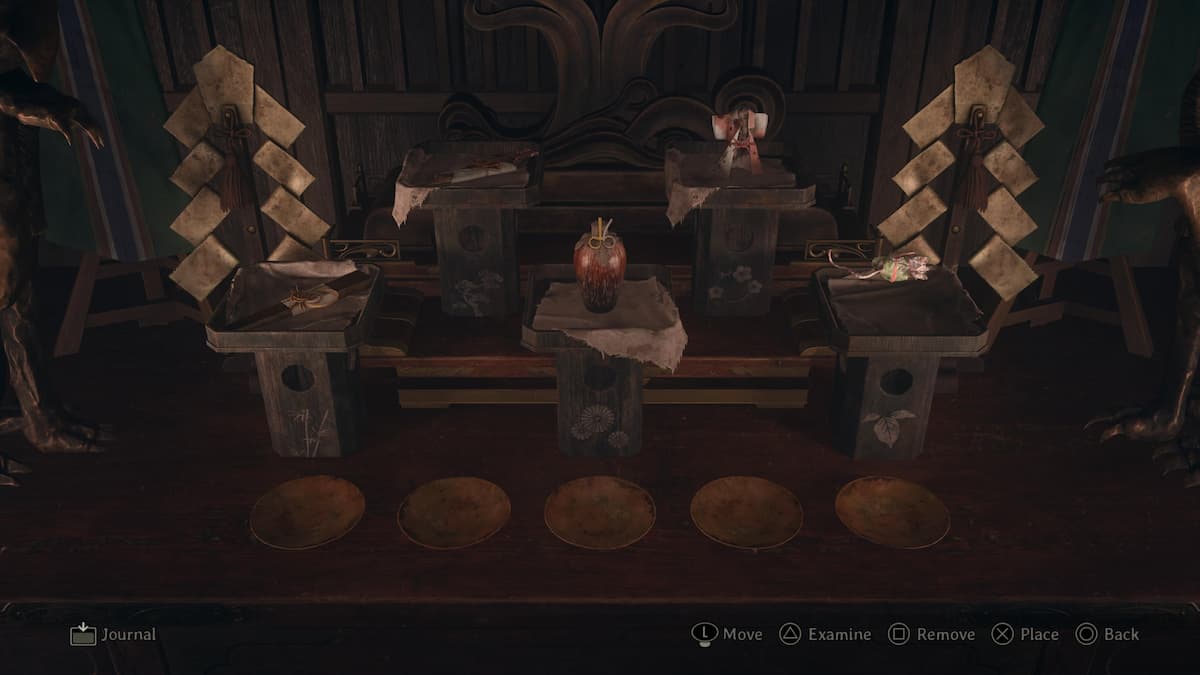
Task: Select the red jar on the chrysanthemum stand
Action: (598, 270)
